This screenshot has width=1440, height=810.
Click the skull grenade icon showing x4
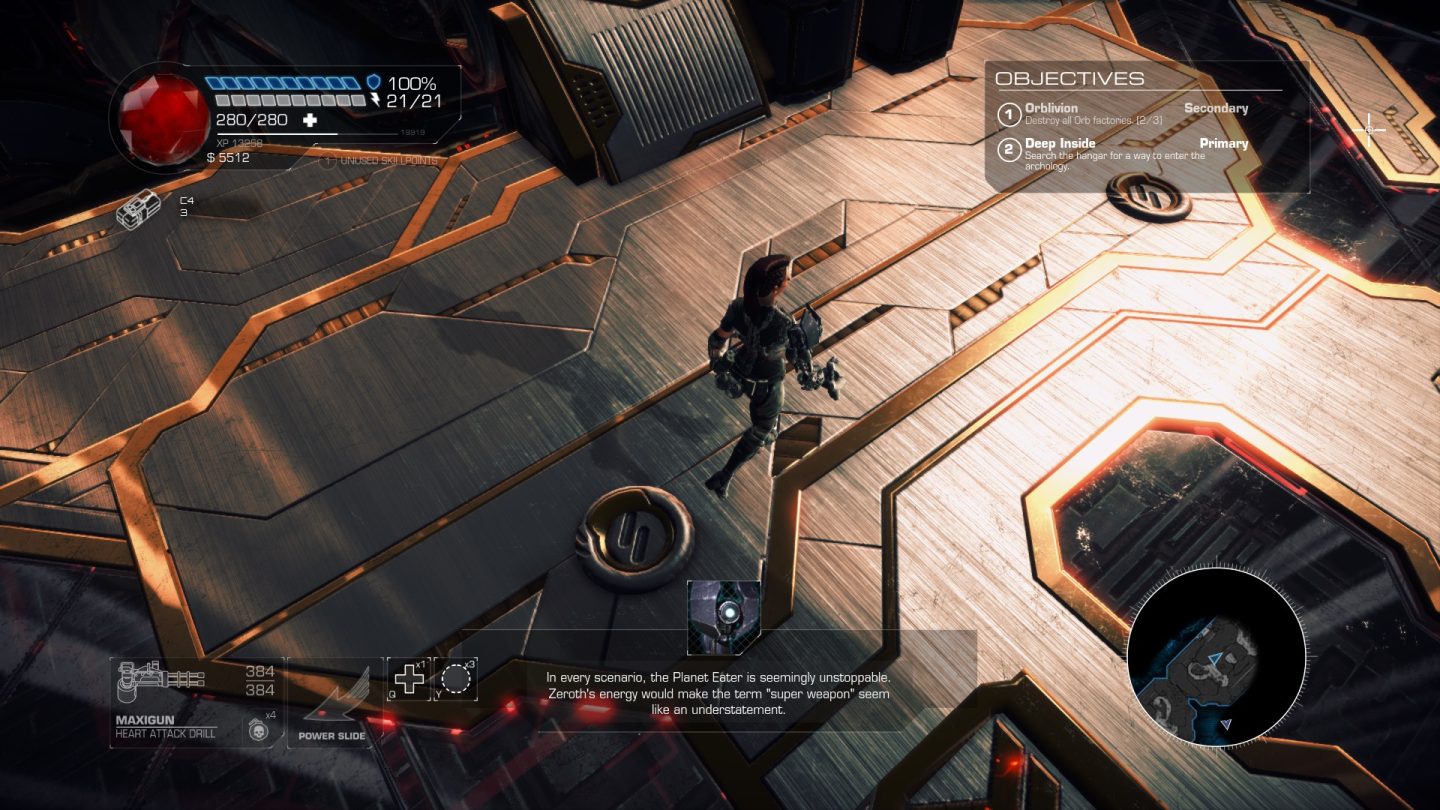tap(259, 729)
